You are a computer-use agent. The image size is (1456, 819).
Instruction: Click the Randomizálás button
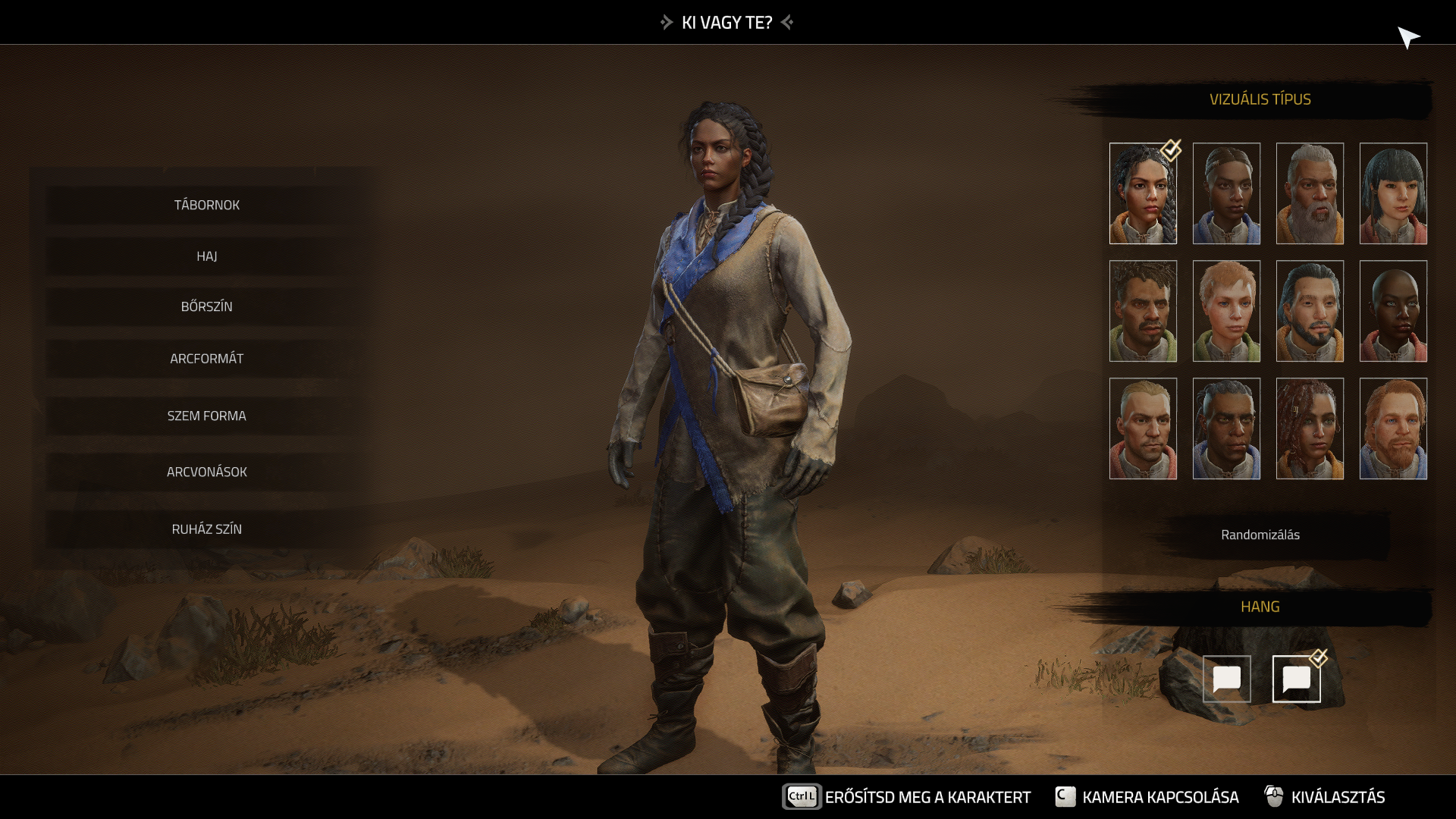pos(1260,535)
